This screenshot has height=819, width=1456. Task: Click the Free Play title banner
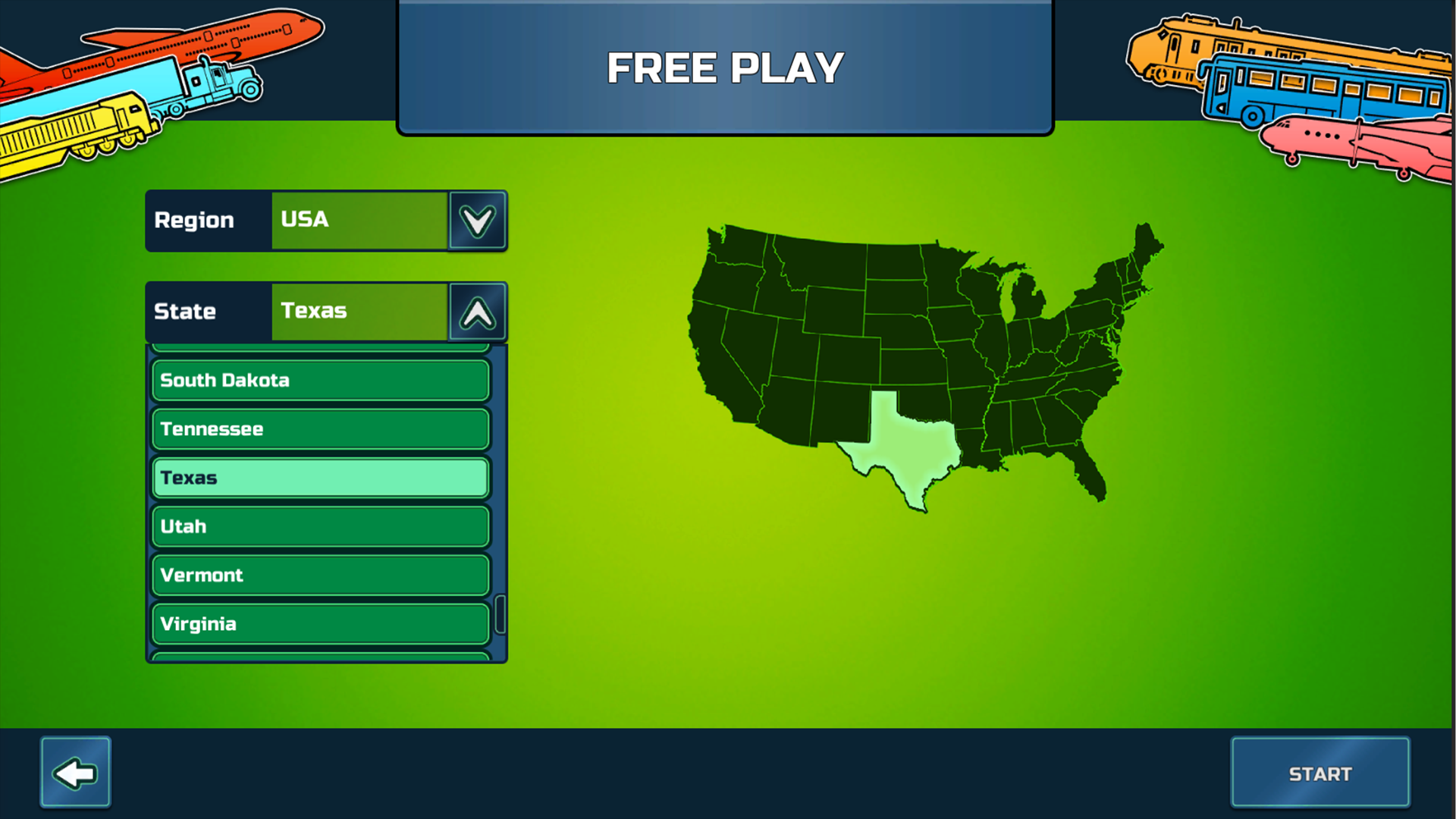point(724,67)
